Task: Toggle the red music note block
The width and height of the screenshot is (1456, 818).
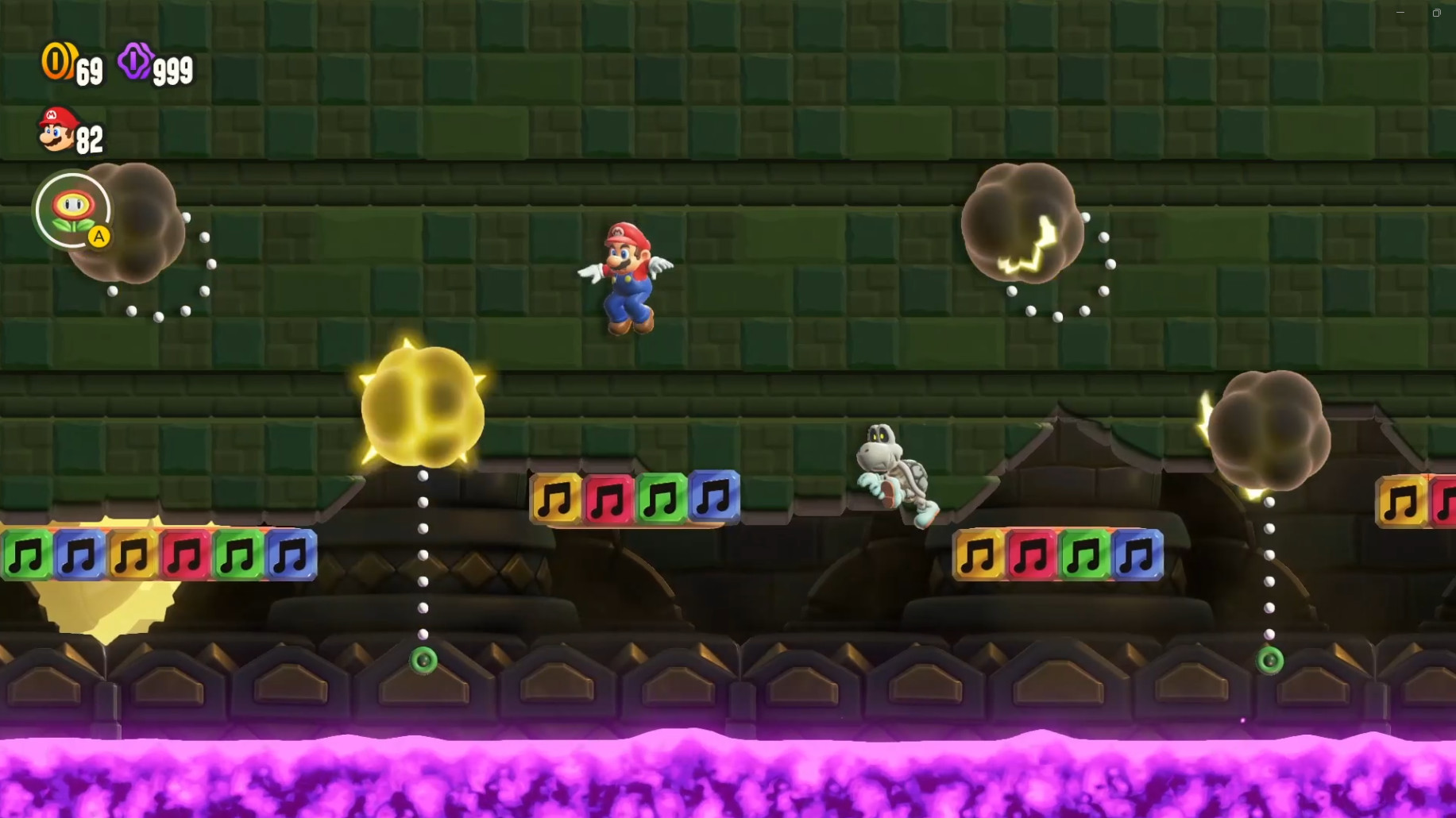Action: [x=609, y=498]
